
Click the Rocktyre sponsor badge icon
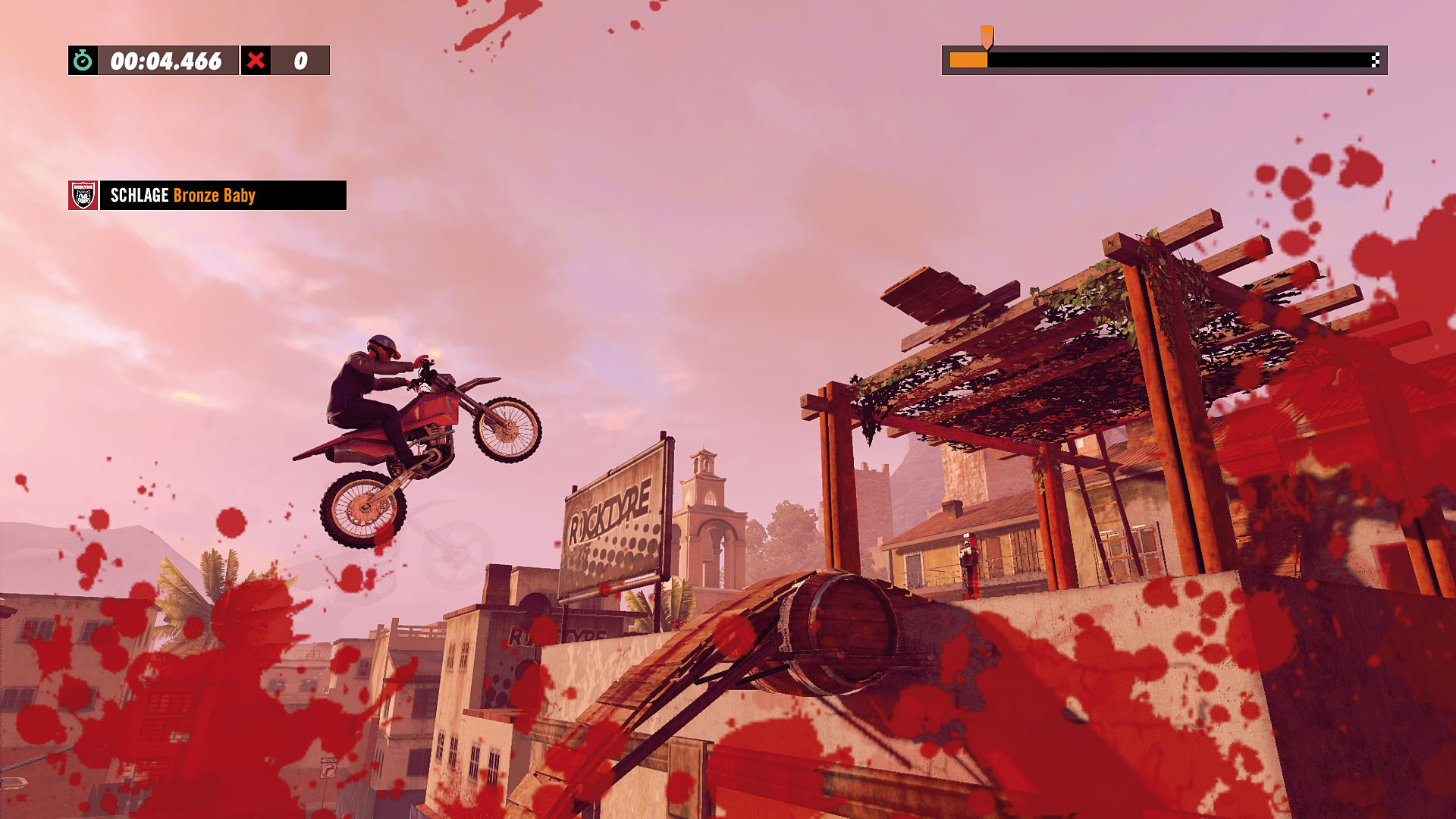83,196
